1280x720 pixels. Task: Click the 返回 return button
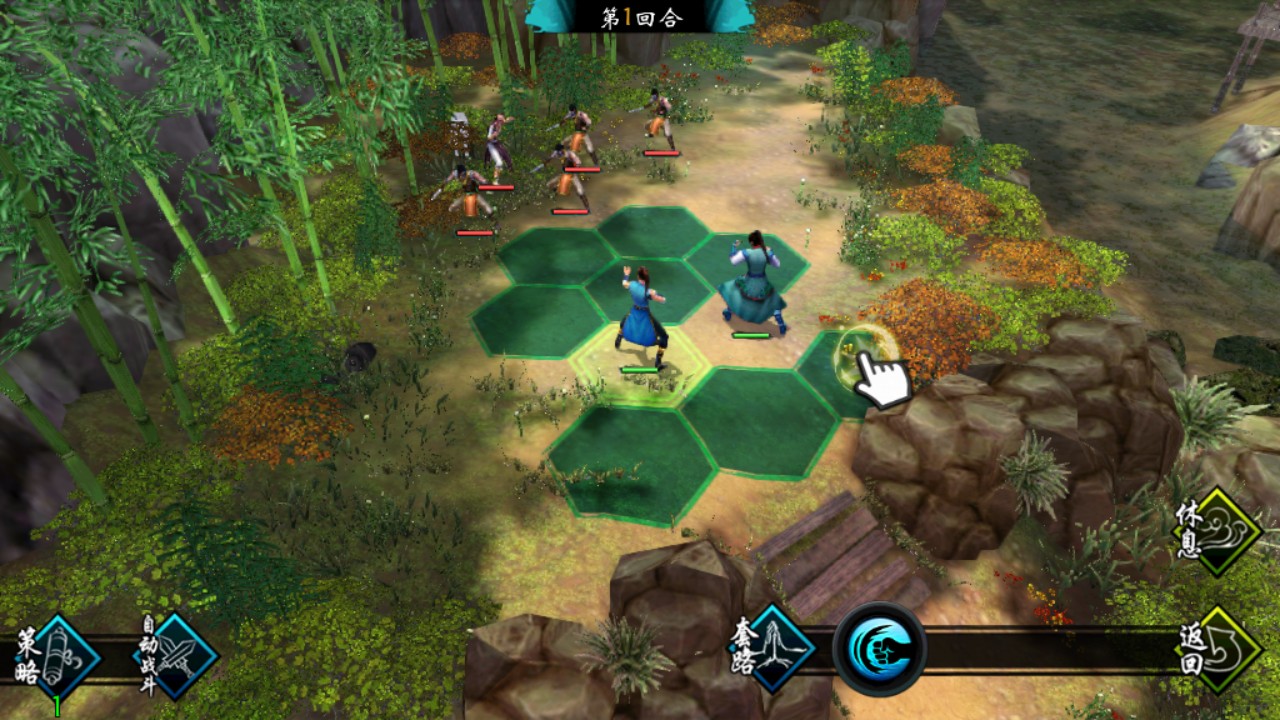tap(1216, 650)
